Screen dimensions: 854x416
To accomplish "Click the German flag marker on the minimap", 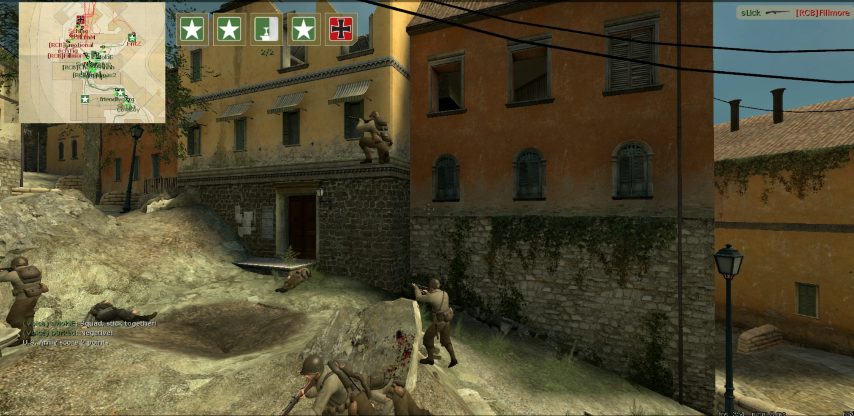I will (79, 21).
